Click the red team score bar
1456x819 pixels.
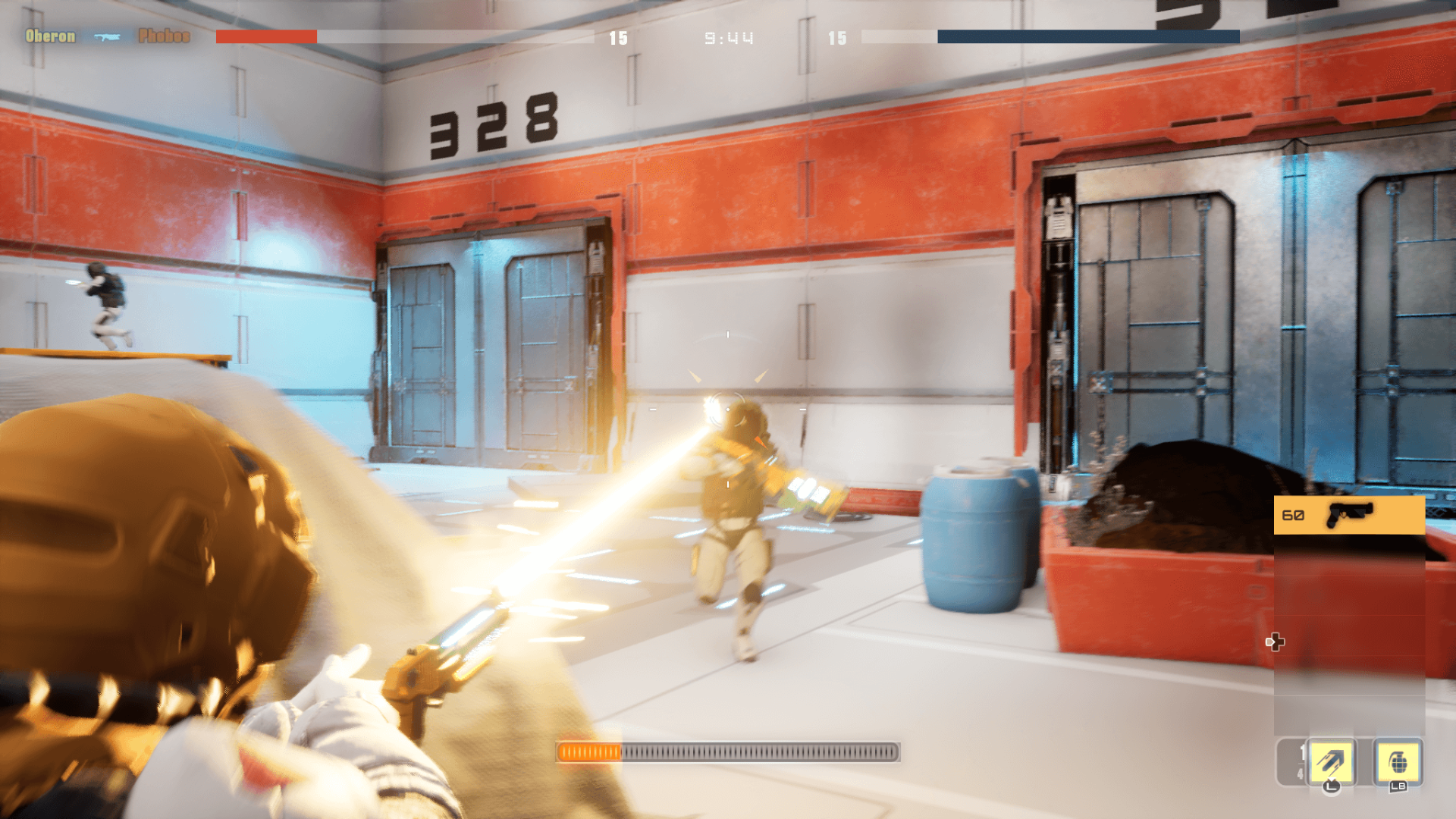[265, 35]
